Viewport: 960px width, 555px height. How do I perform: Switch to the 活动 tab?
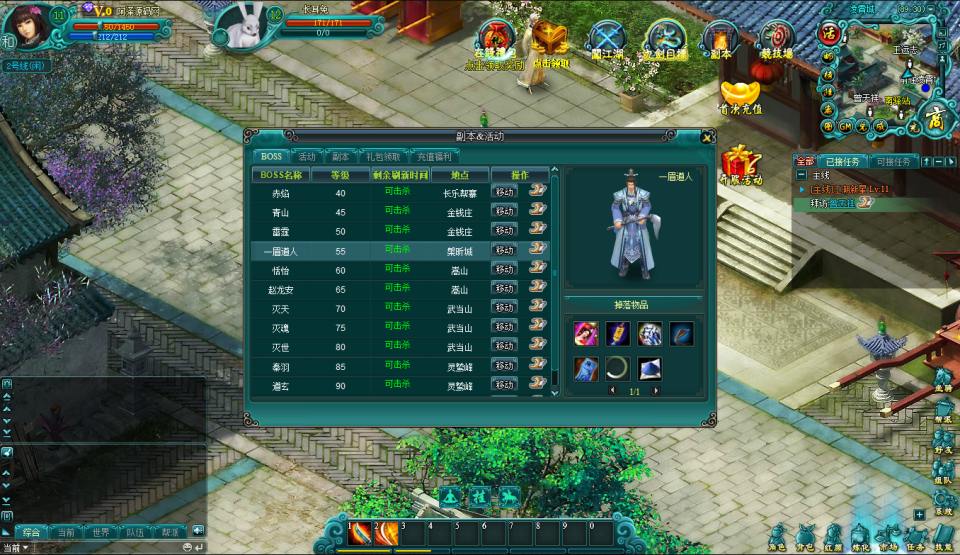pyautogui.click(x=307, y=157)
